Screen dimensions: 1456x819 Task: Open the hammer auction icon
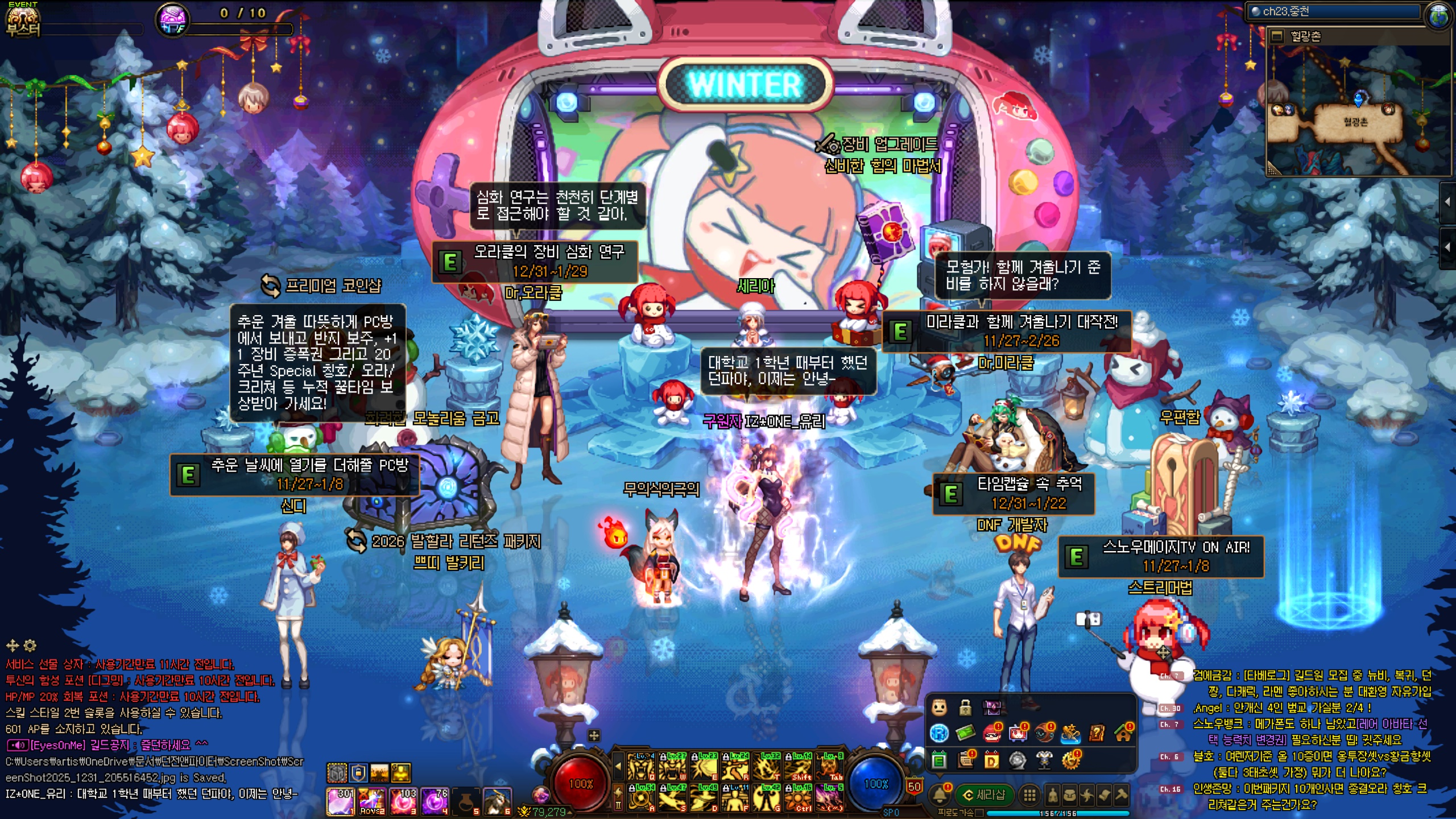point(1122,795)
